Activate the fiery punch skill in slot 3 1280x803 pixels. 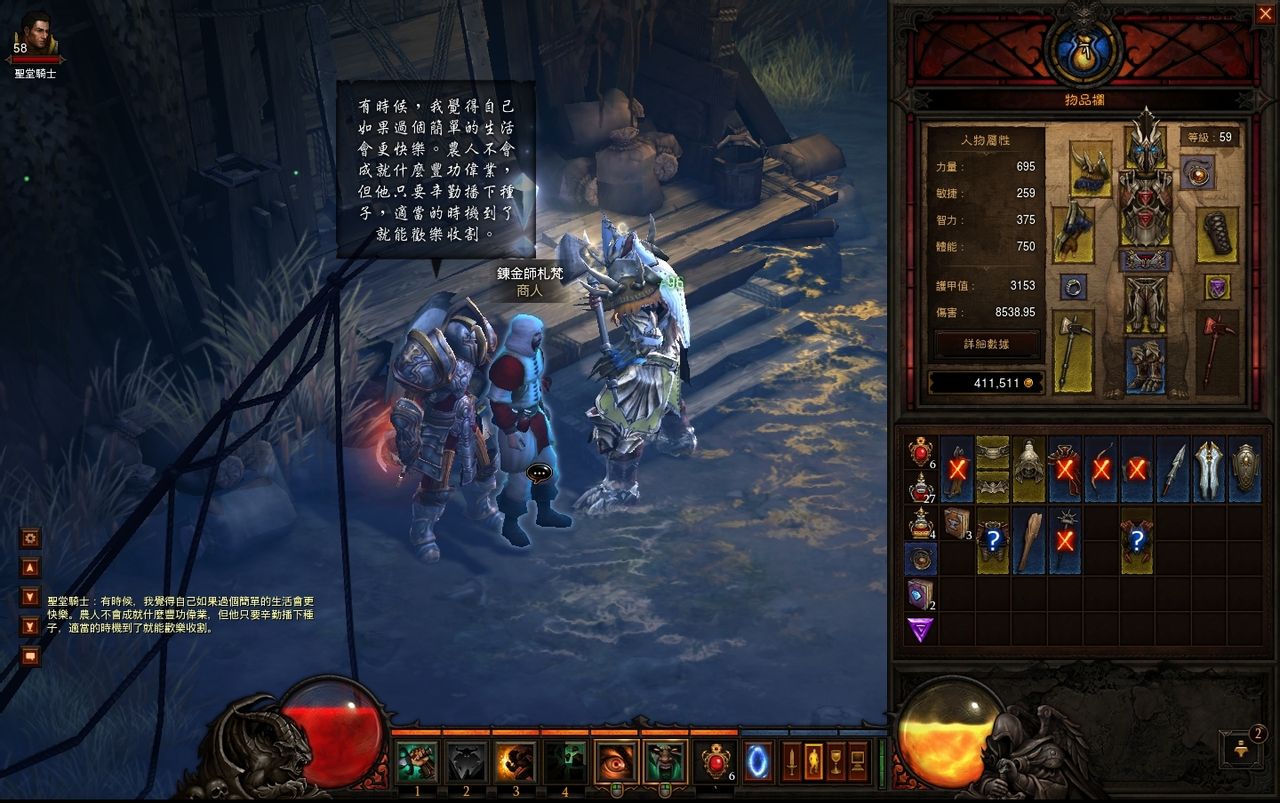coord(515,762)
